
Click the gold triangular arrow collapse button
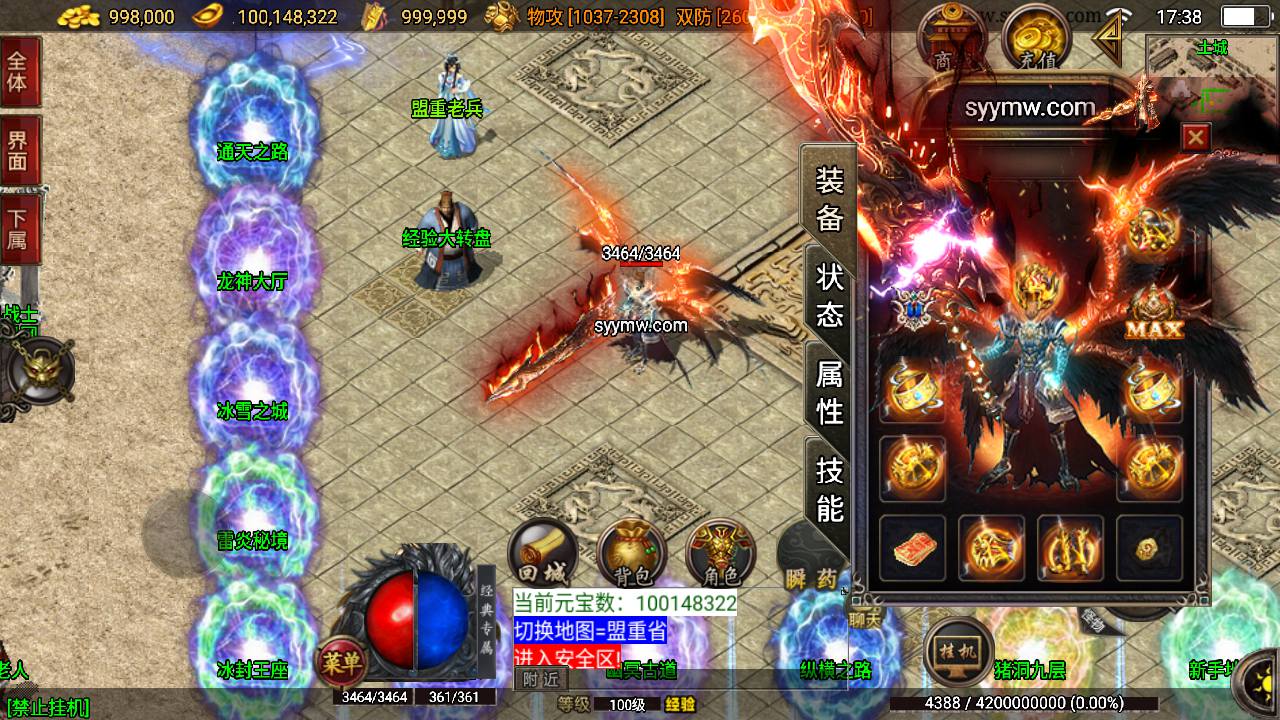pos(1107,39)
